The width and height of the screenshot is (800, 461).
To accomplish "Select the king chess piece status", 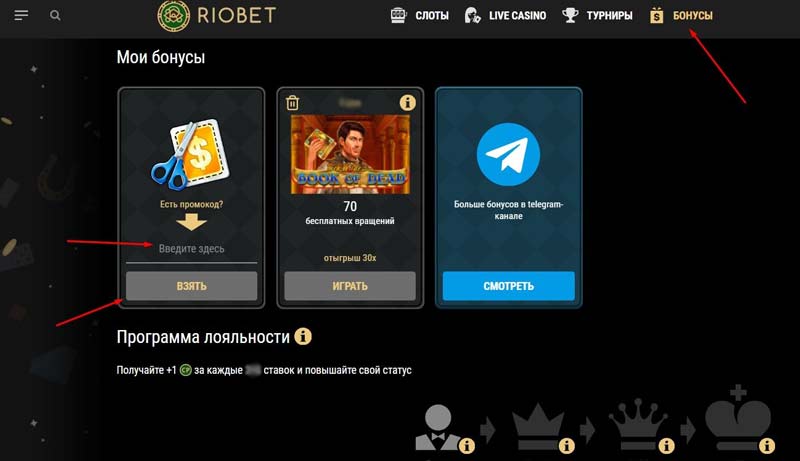I will (738, 418).
